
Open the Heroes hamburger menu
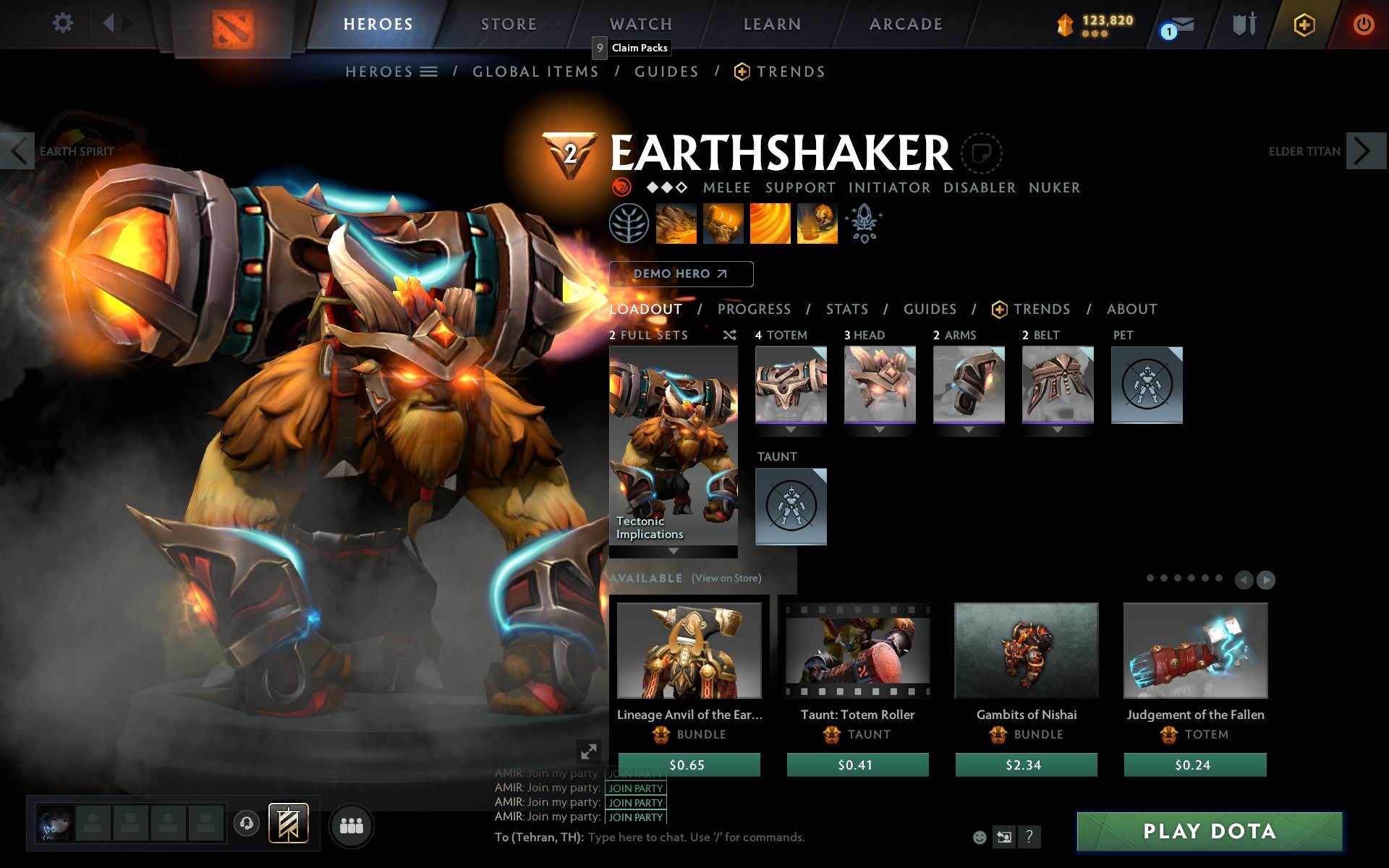pos(429,72)
